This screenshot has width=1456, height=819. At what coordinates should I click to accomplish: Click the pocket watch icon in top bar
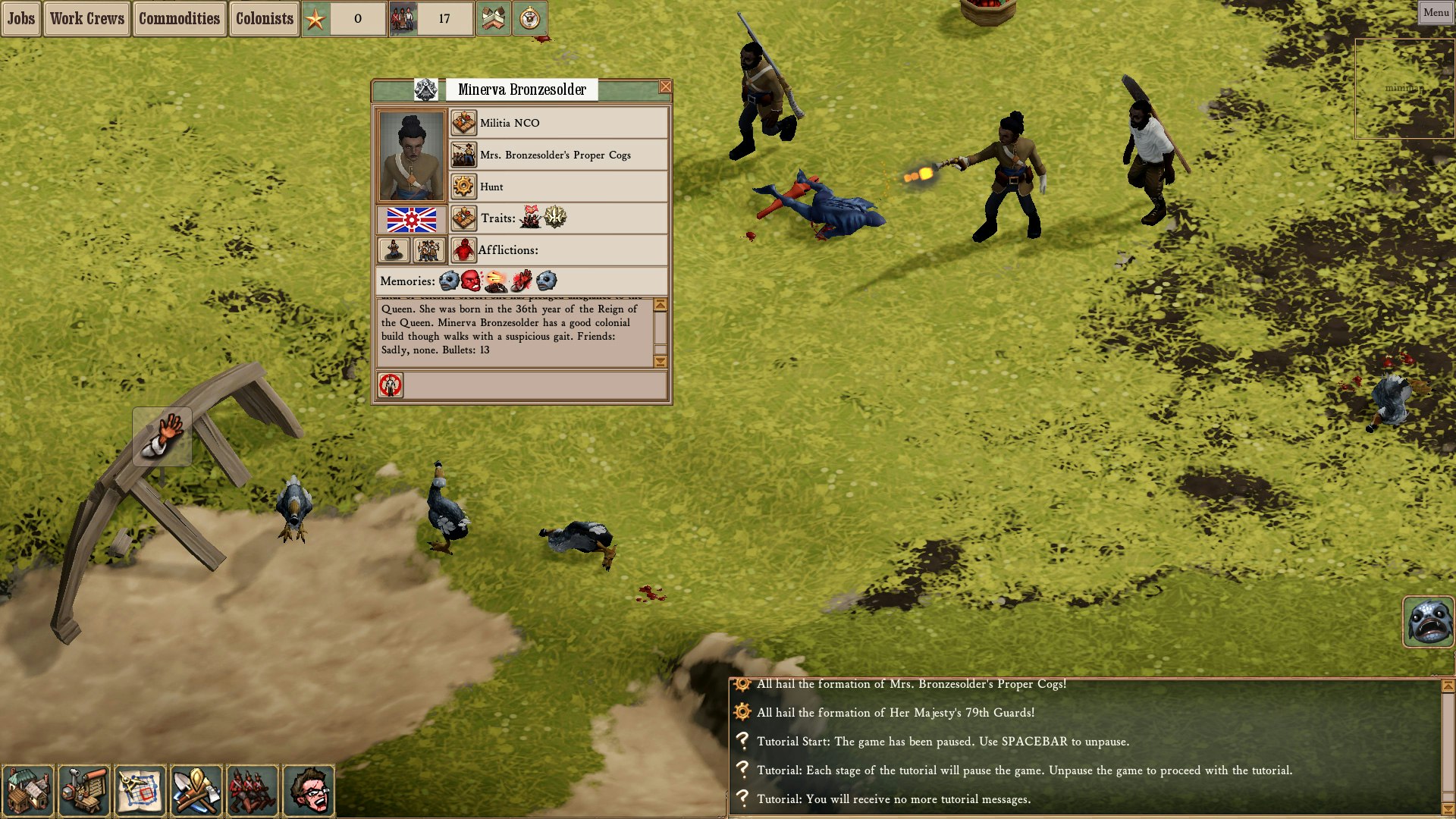pyautogui.click(x=531, y=19)
